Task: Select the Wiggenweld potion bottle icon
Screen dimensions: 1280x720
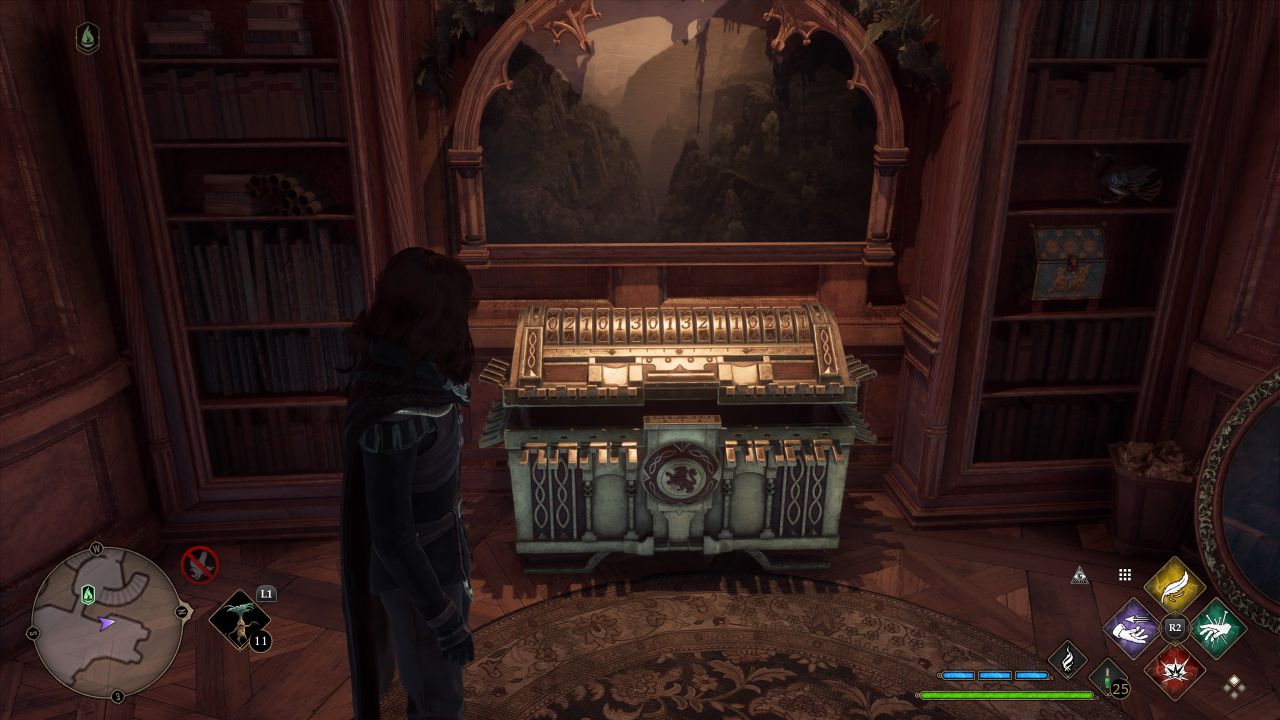Action: click(1106, 676)
